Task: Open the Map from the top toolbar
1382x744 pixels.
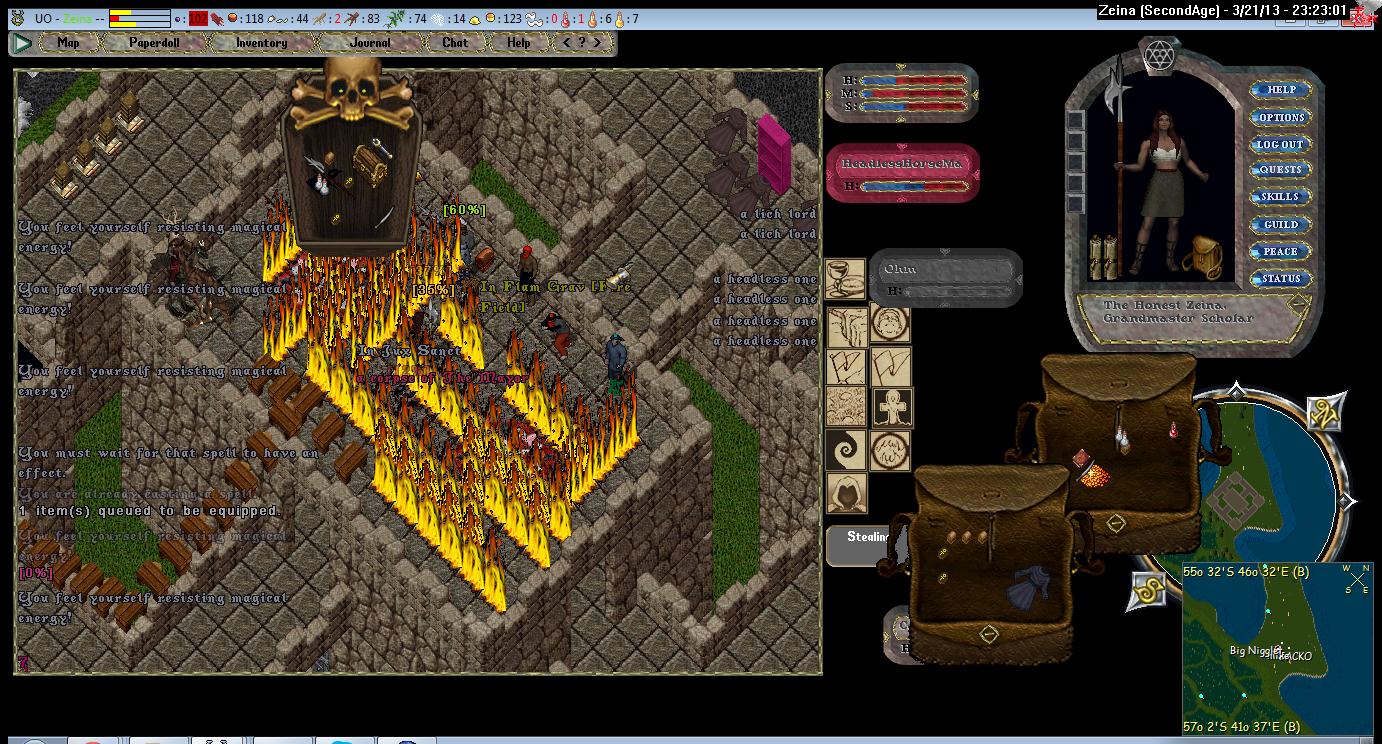Action: (68, 43)
